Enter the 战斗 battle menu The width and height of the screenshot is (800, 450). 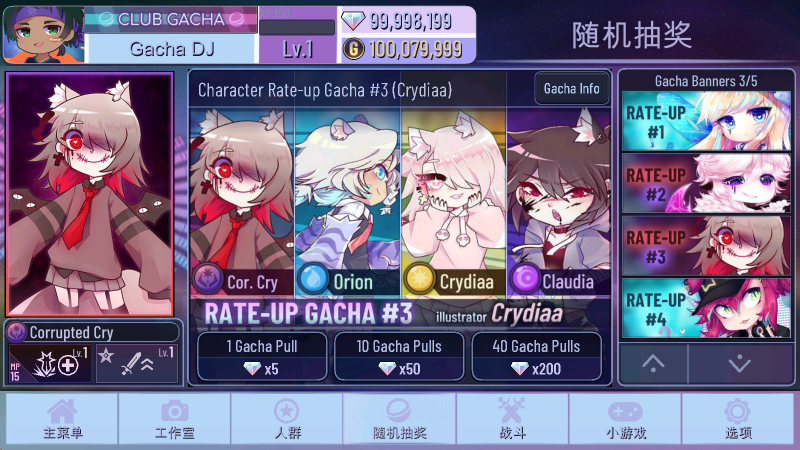point(512,419)
